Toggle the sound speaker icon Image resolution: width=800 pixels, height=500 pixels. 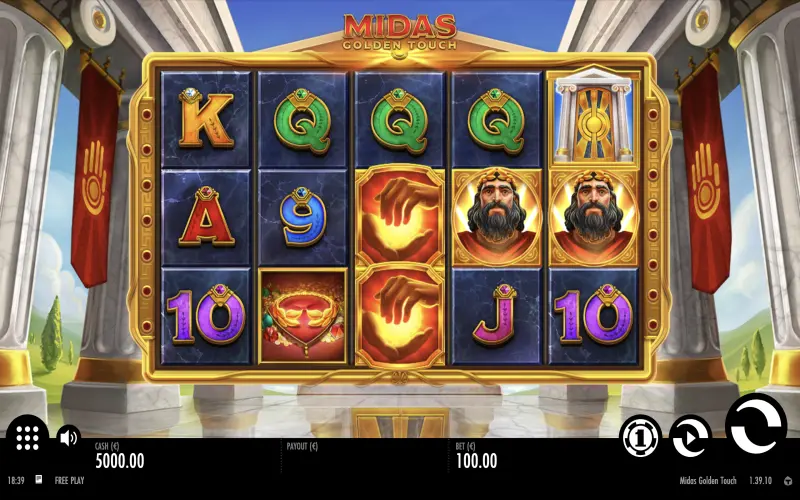tap(68, 437)
